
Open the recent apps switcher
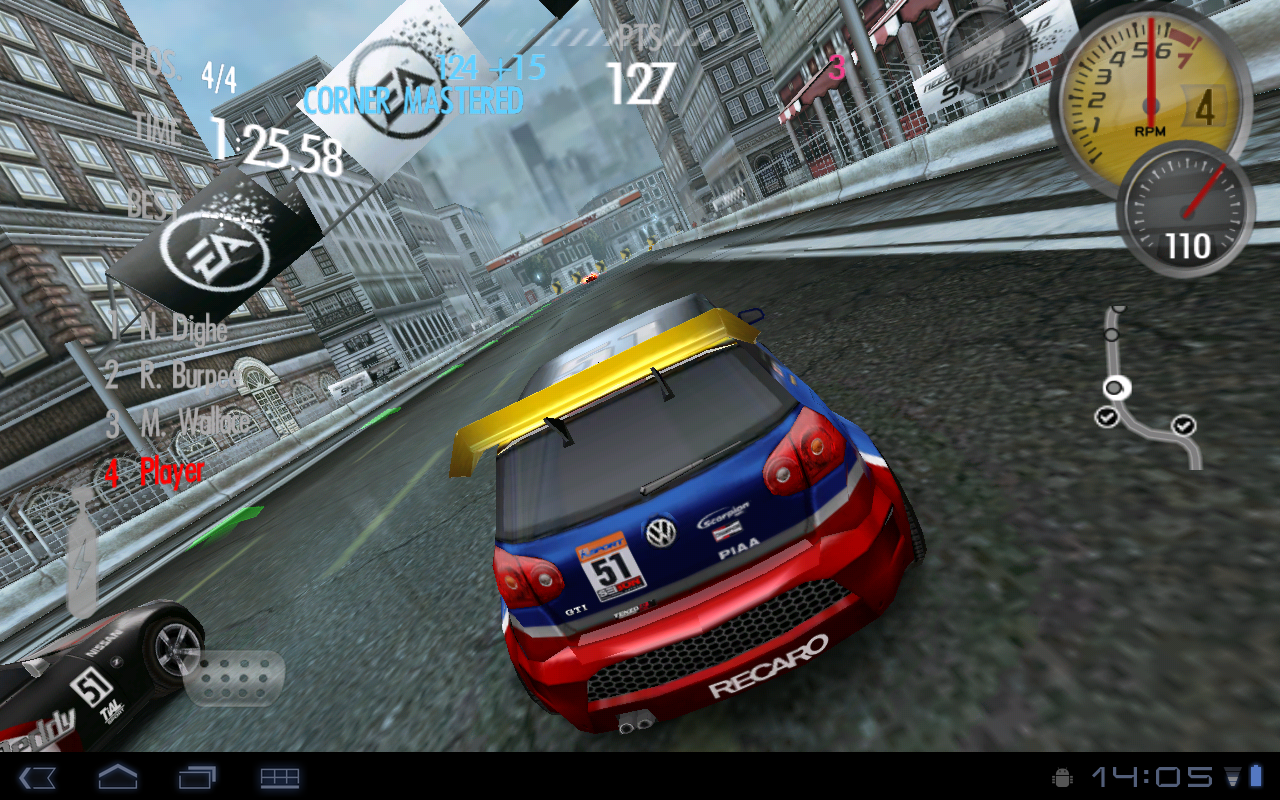198,777
